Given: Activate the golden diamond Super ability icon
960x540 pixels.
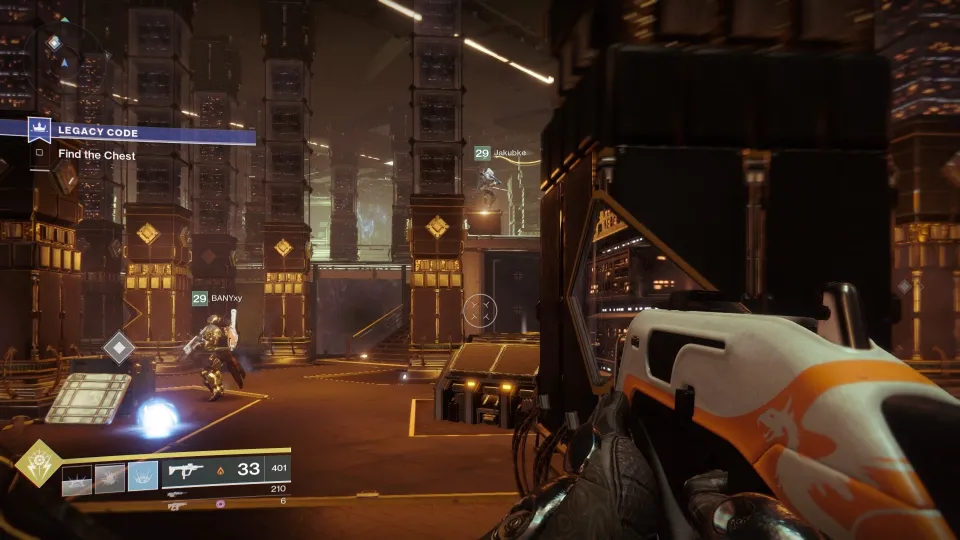Looking at the screenshot, I should 38,463.
